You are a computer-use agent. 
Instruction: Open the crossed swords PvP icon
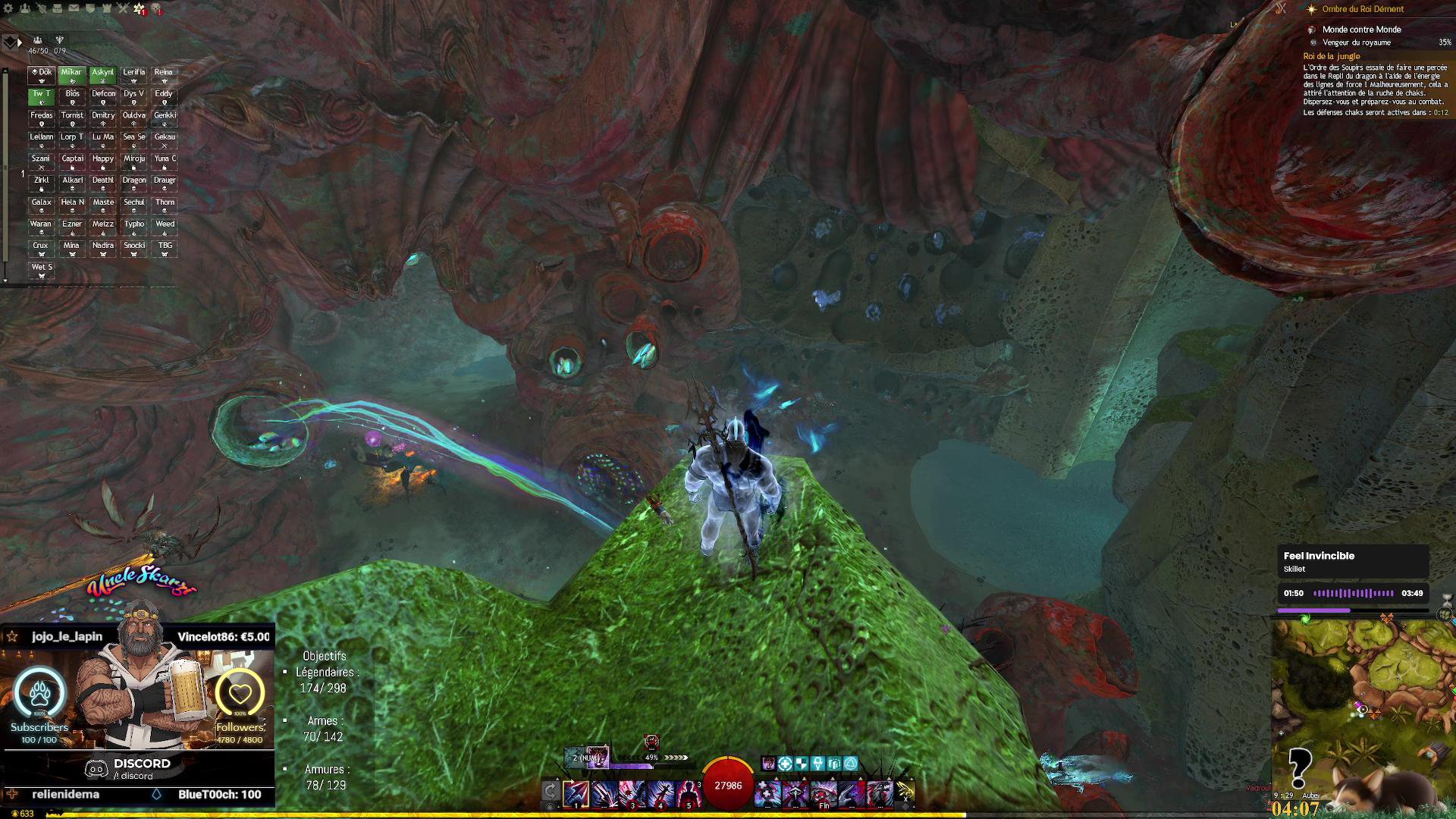click(x=123, y=9)
